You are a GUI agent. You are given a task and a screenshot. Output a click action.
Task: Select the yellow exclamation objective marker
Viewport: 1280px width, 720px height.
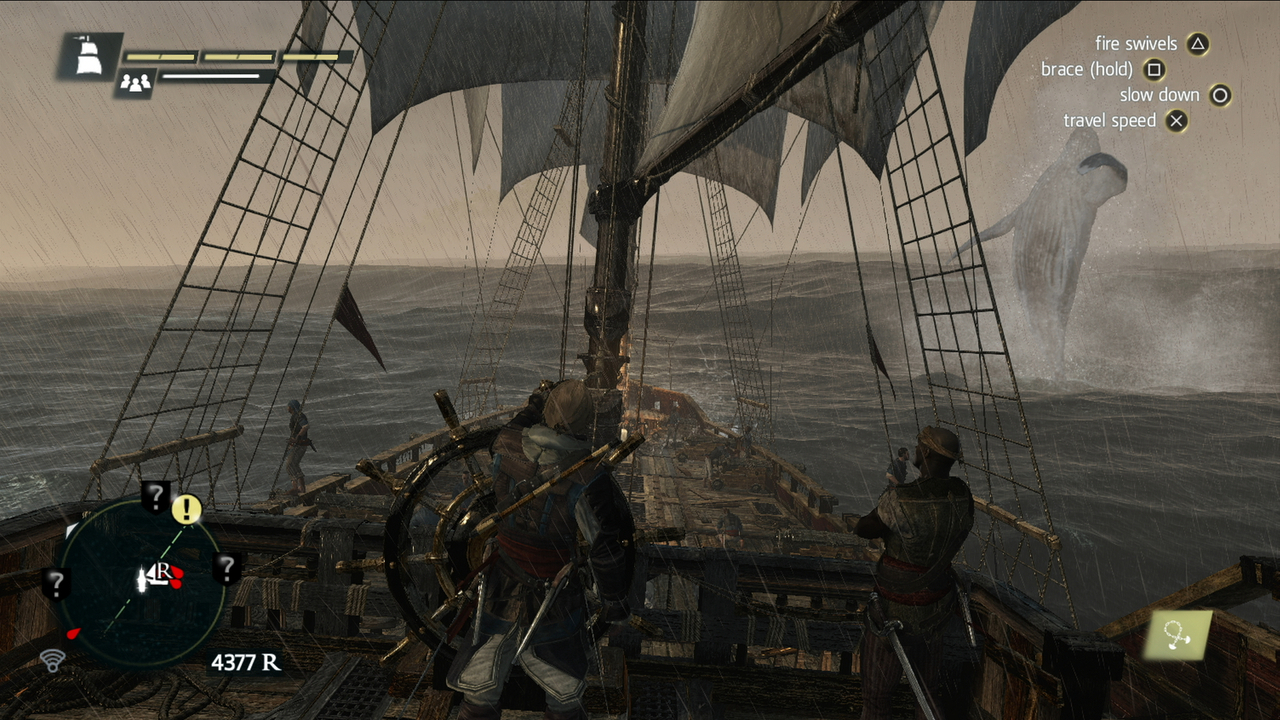click(186, 509)
